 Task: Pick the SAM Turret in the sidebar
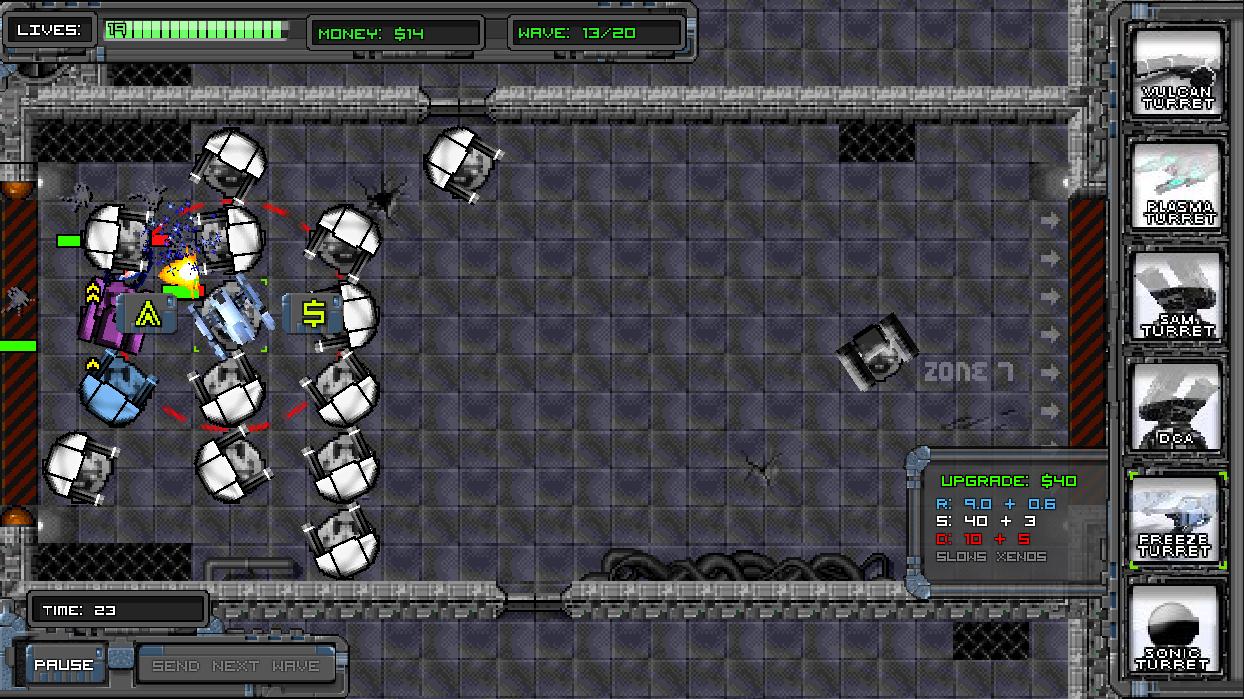1177,295
